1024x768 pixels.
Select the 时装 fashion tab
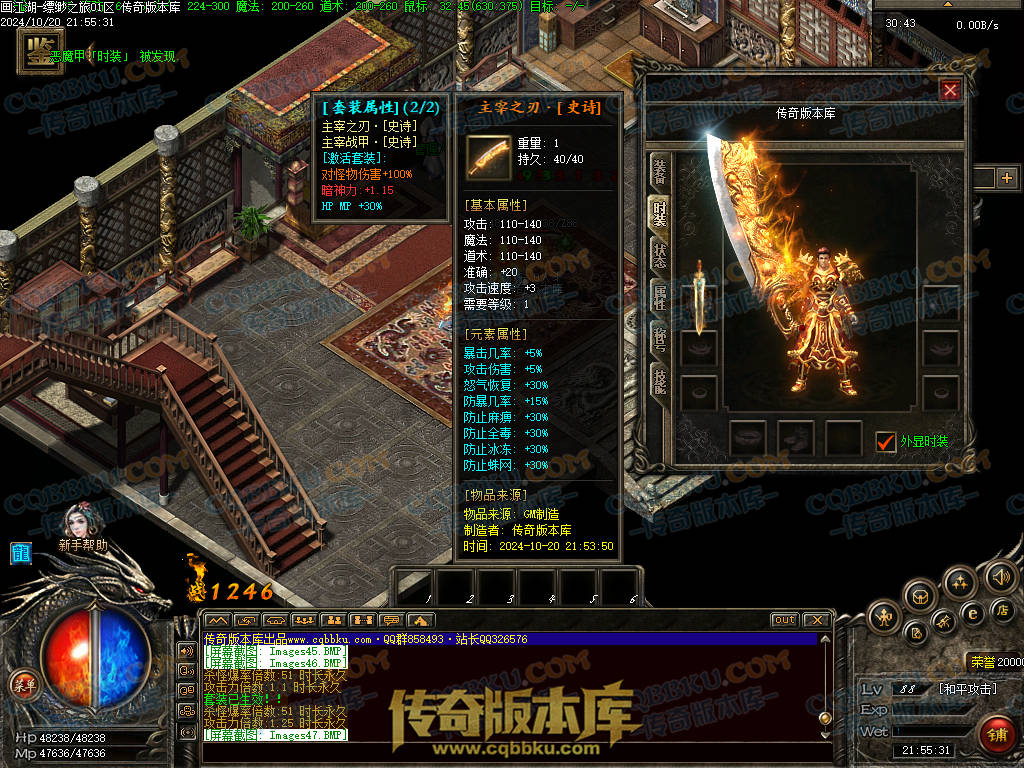tap(659, 213)
